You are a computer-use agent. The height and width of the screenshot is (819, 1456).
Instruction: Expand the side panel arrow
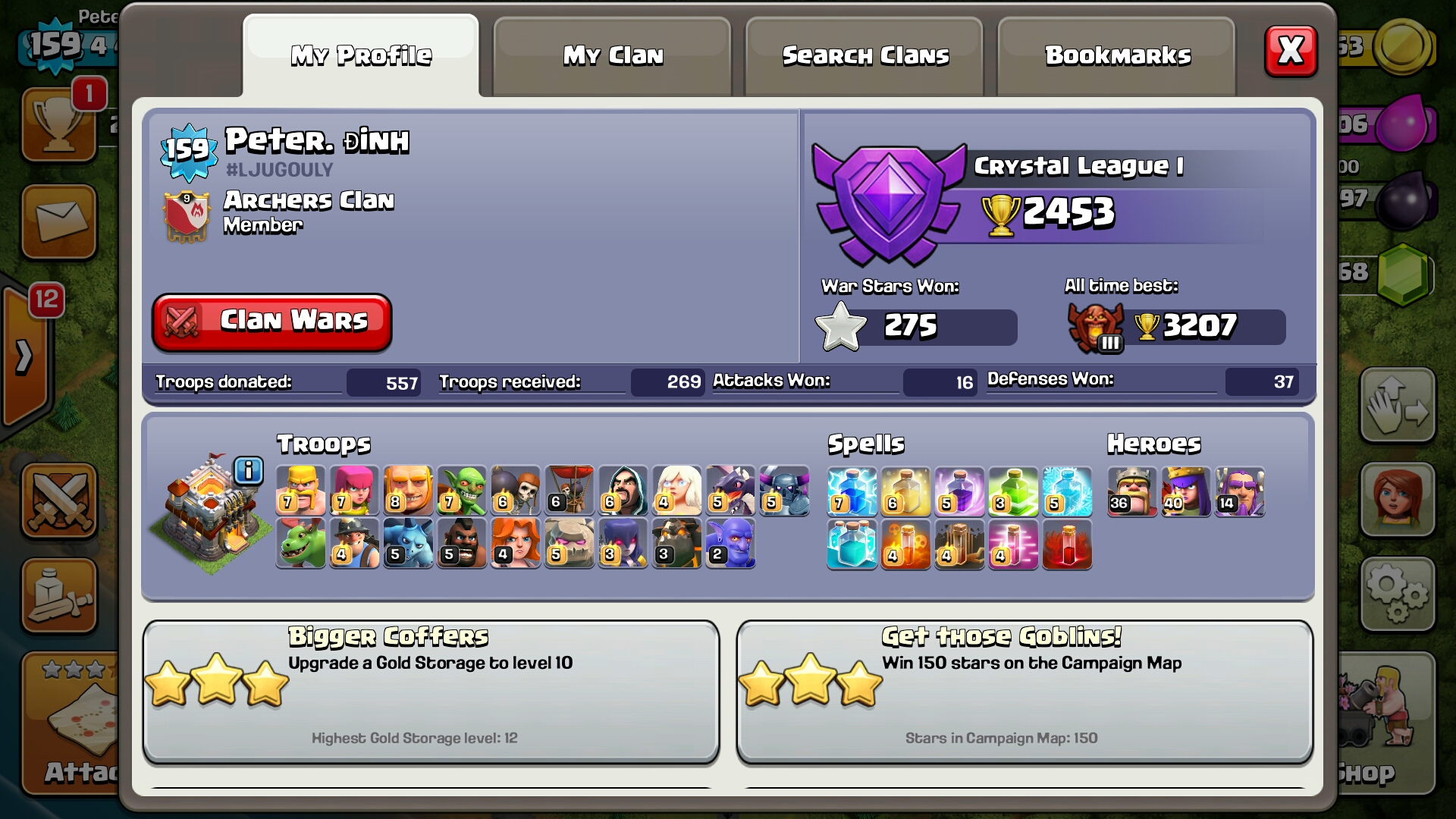click(x=24, y=356)
